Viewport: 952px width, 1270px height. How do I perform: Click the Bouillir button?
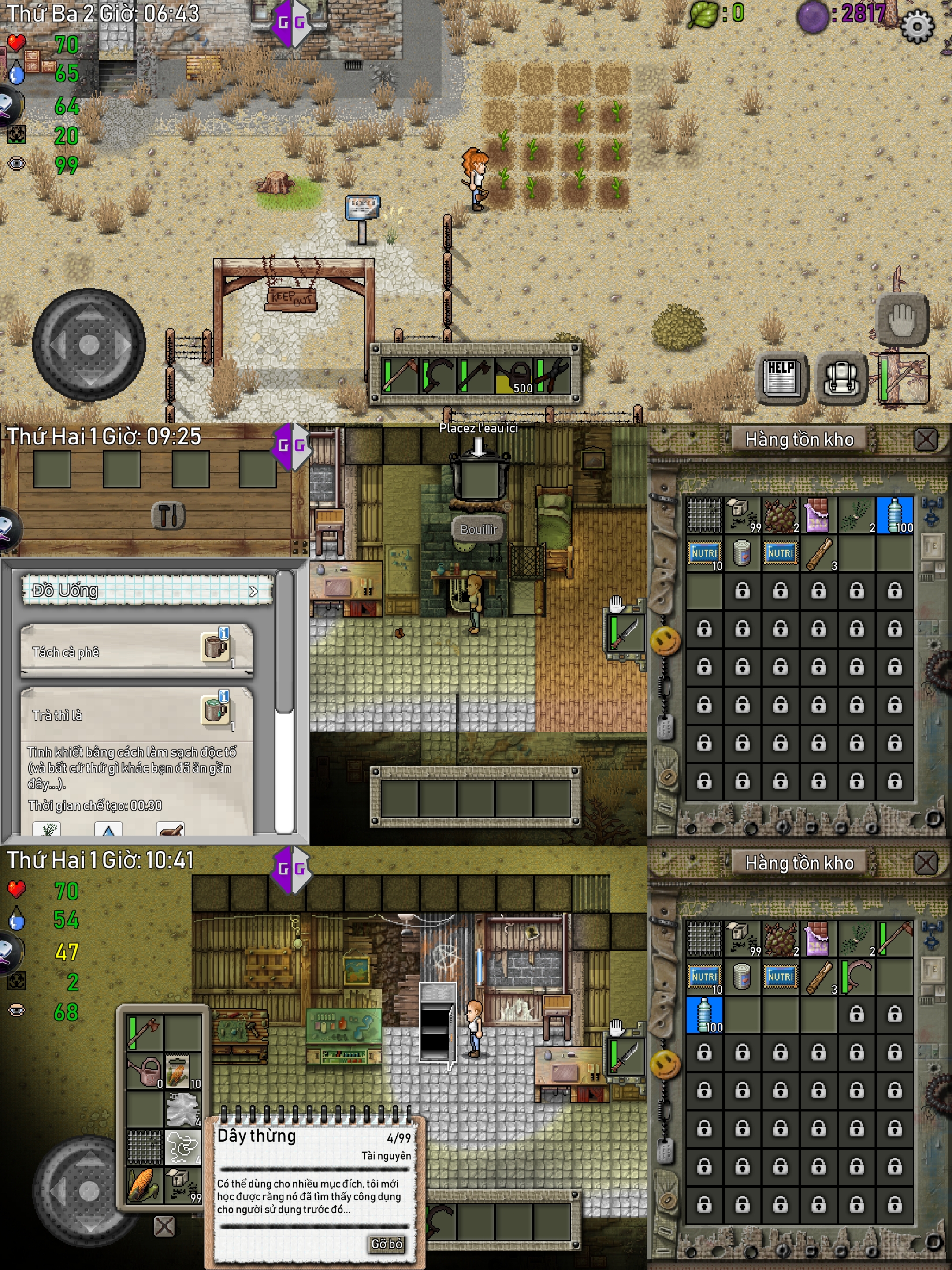[478, 529]
